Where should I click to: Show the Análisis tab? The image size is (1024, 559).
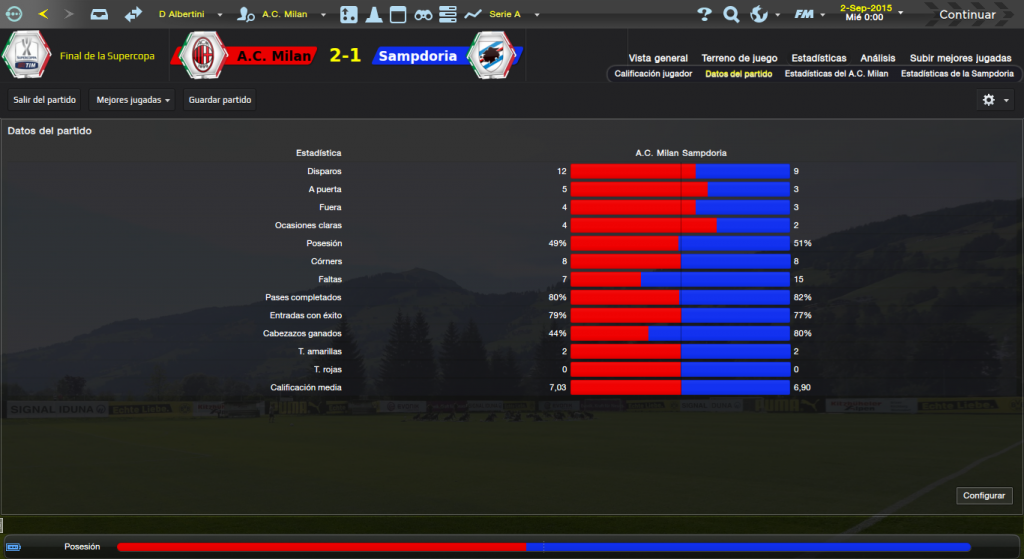[877, 58]
